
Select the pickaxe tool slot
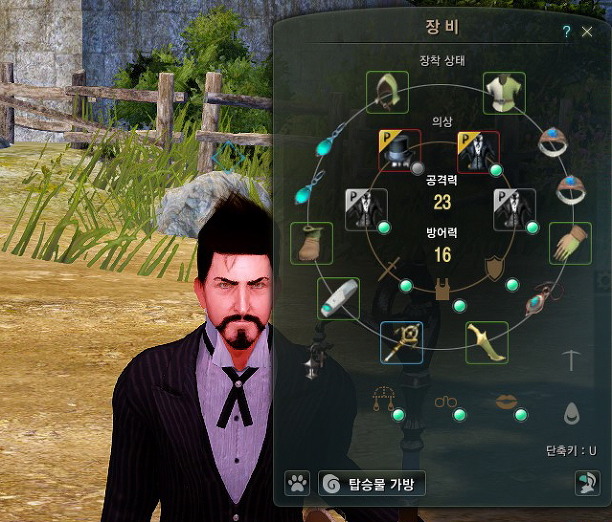click(570, 360)
